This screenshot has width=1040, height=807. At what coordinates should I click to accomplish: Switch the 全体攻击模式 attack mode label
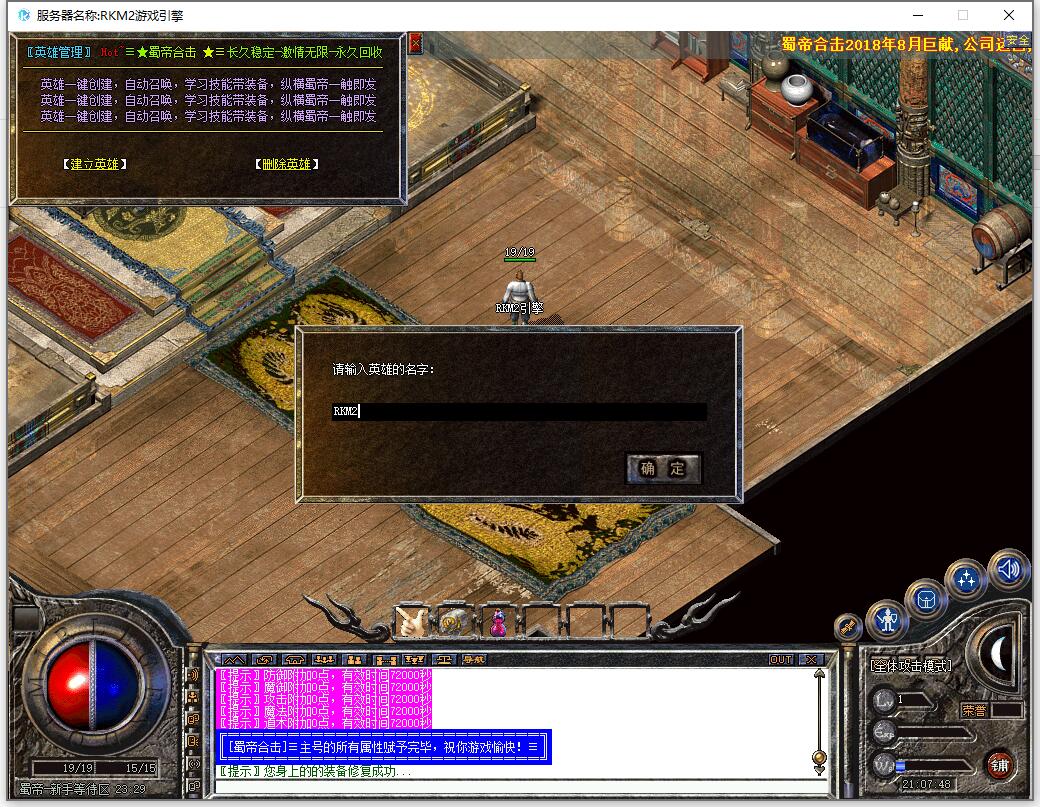pyautogui.click(x=909, y=665)
